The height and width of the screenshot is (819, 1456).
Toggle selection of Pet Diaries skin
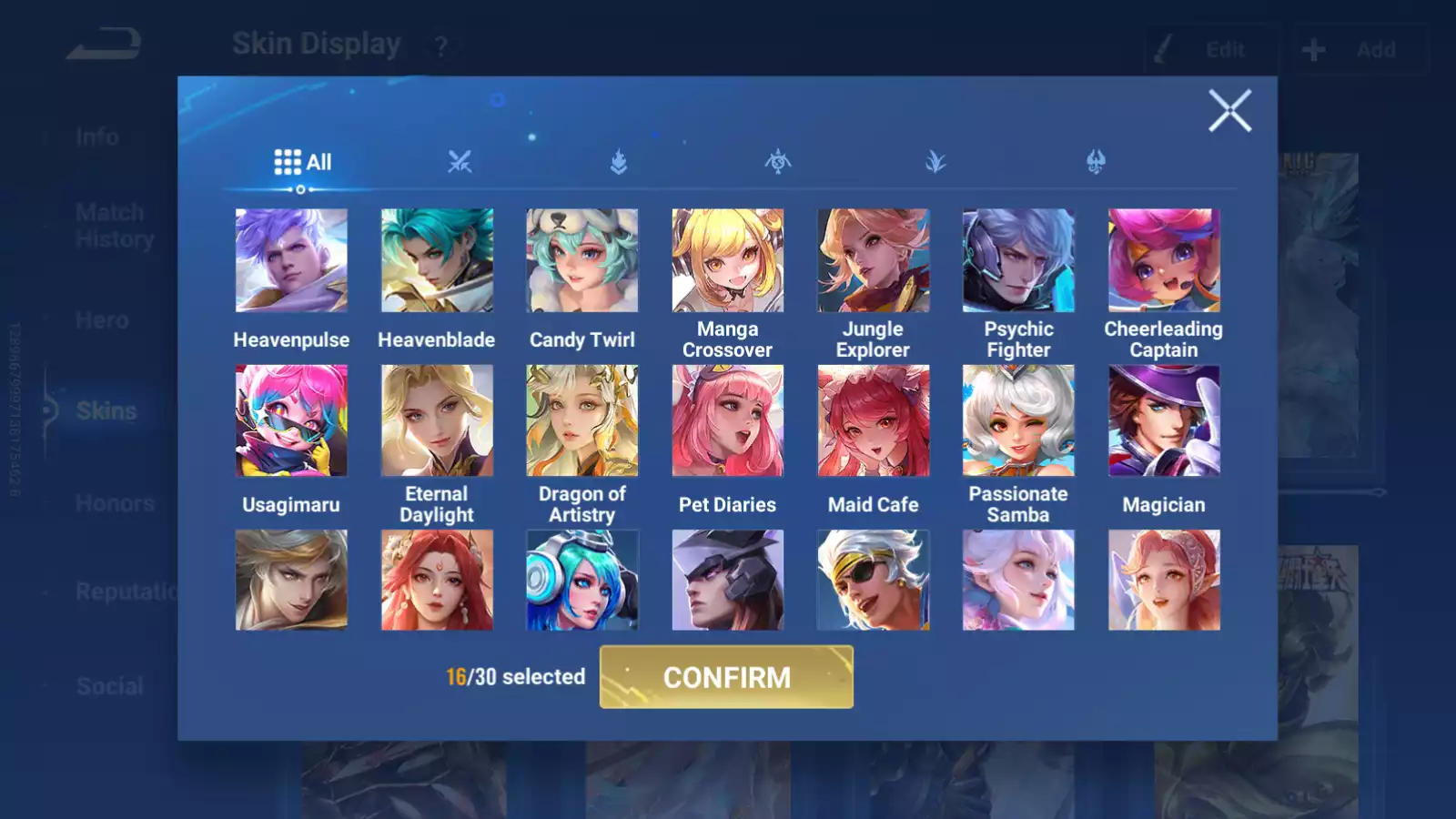pyautogui.click(x=727, y=420)
